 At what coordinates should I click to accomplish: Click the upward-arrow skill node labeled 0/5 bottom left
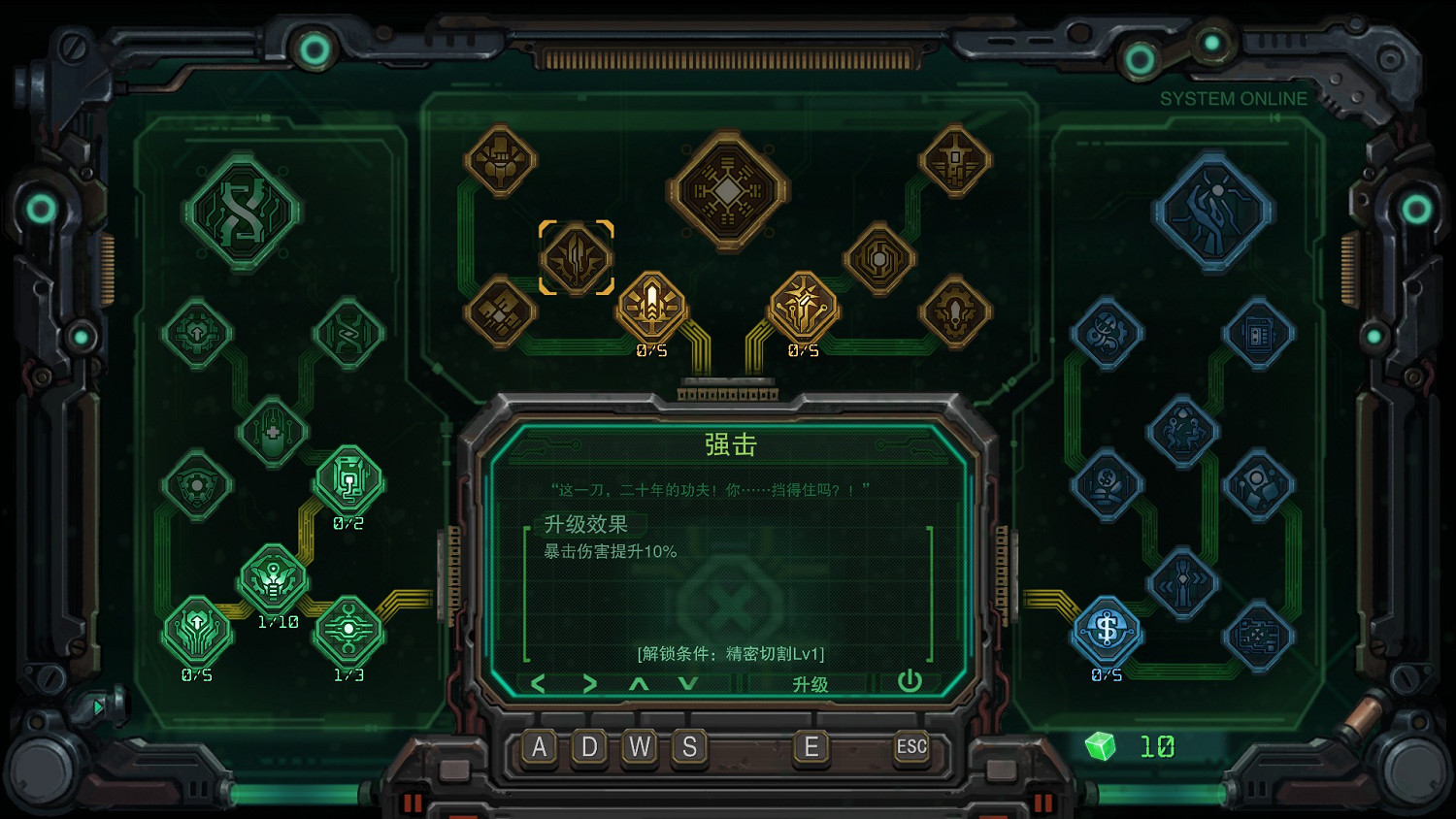click(198, 631)
